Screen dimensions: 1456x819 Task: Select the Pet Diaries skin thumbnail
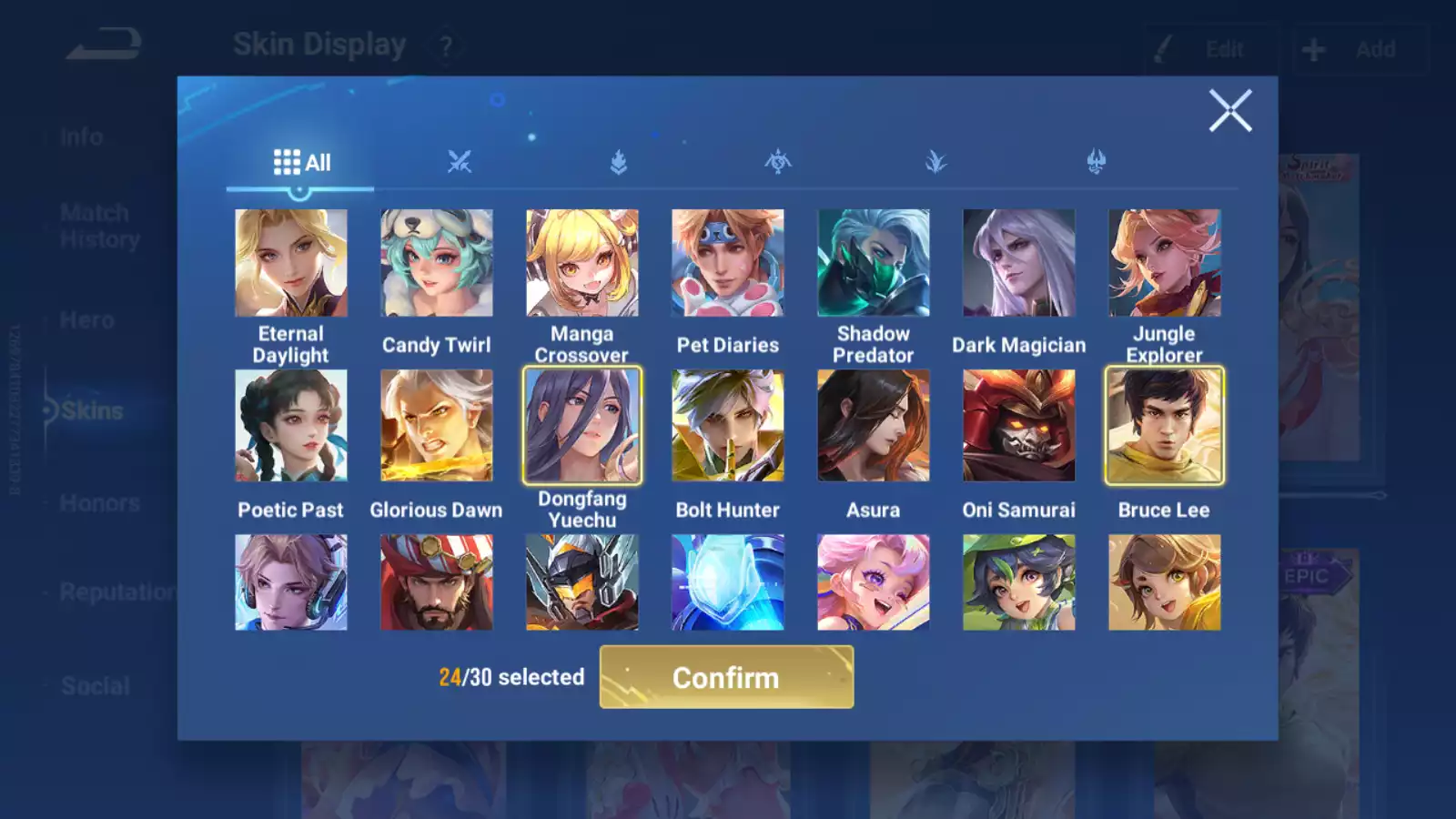pyautogui.click(x=727, y=262)
